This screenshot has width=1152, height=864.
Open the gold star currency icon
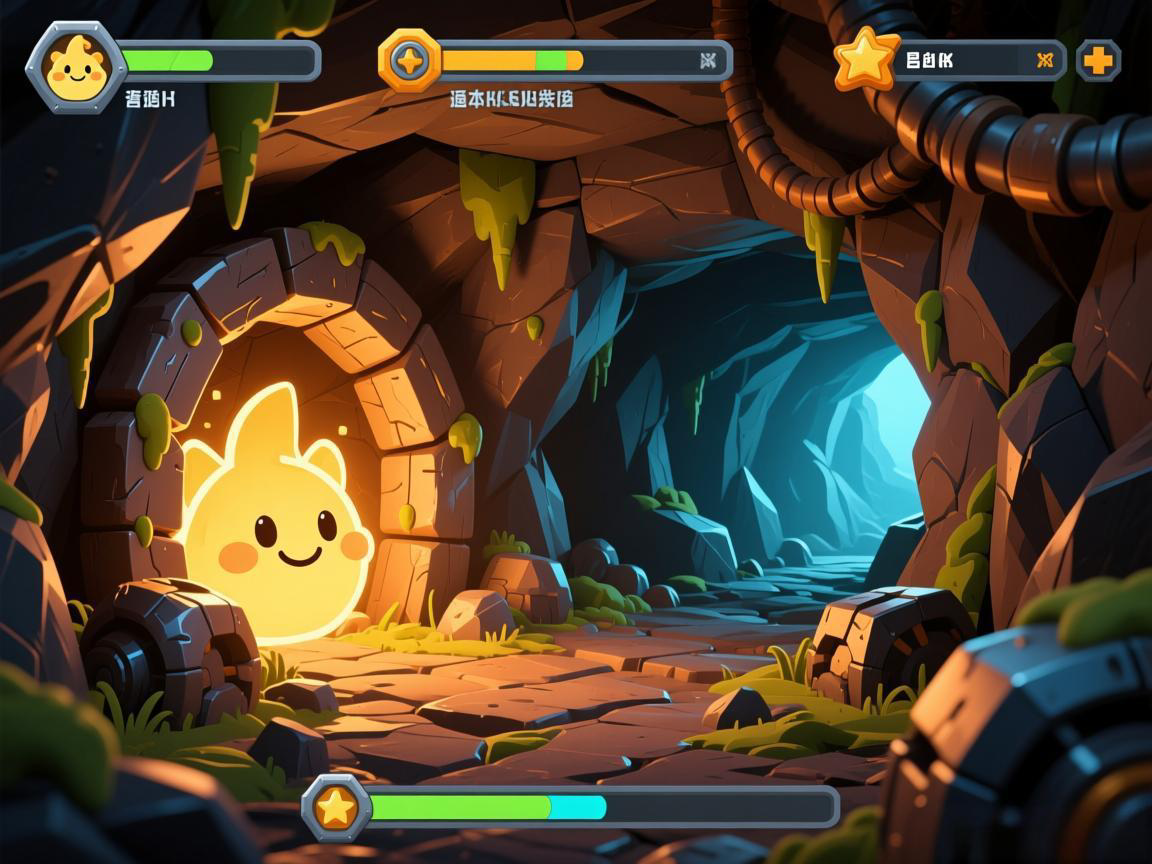coord(867,59)
